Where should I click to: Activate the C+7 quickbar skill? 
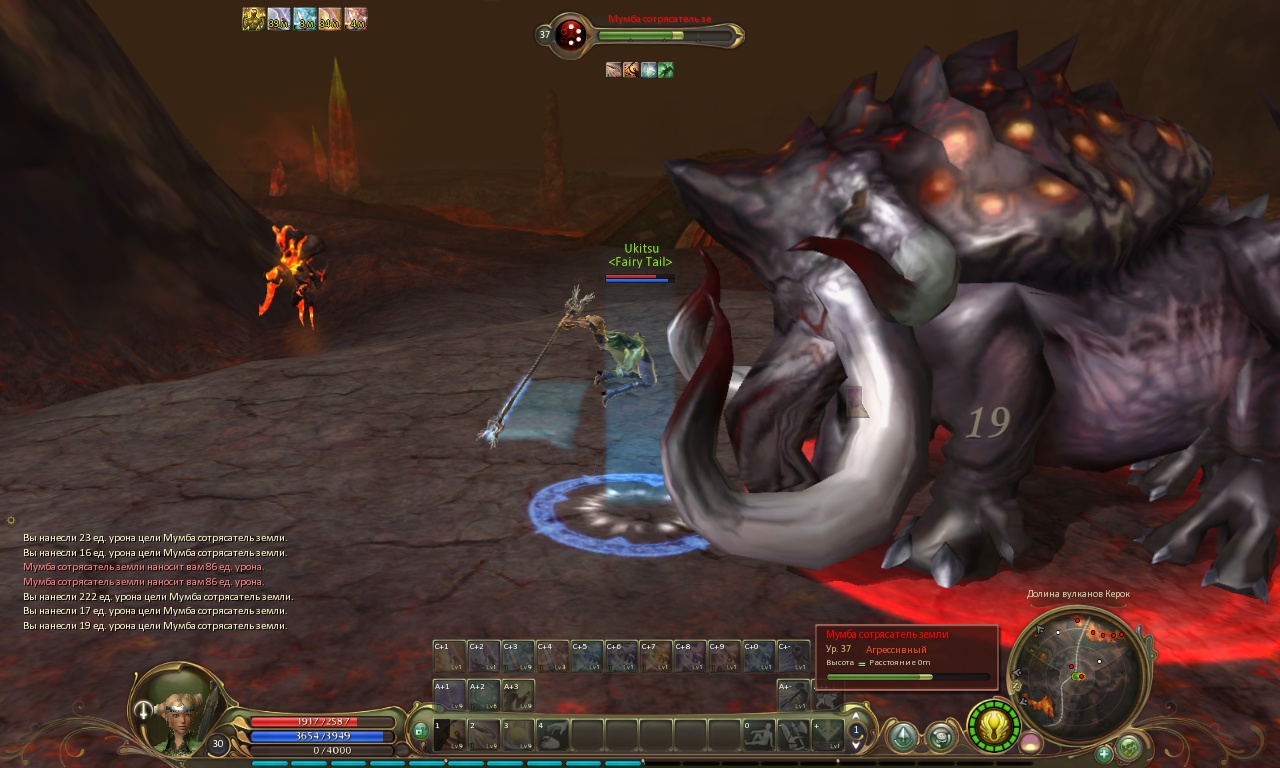click(x=655, y=657)
